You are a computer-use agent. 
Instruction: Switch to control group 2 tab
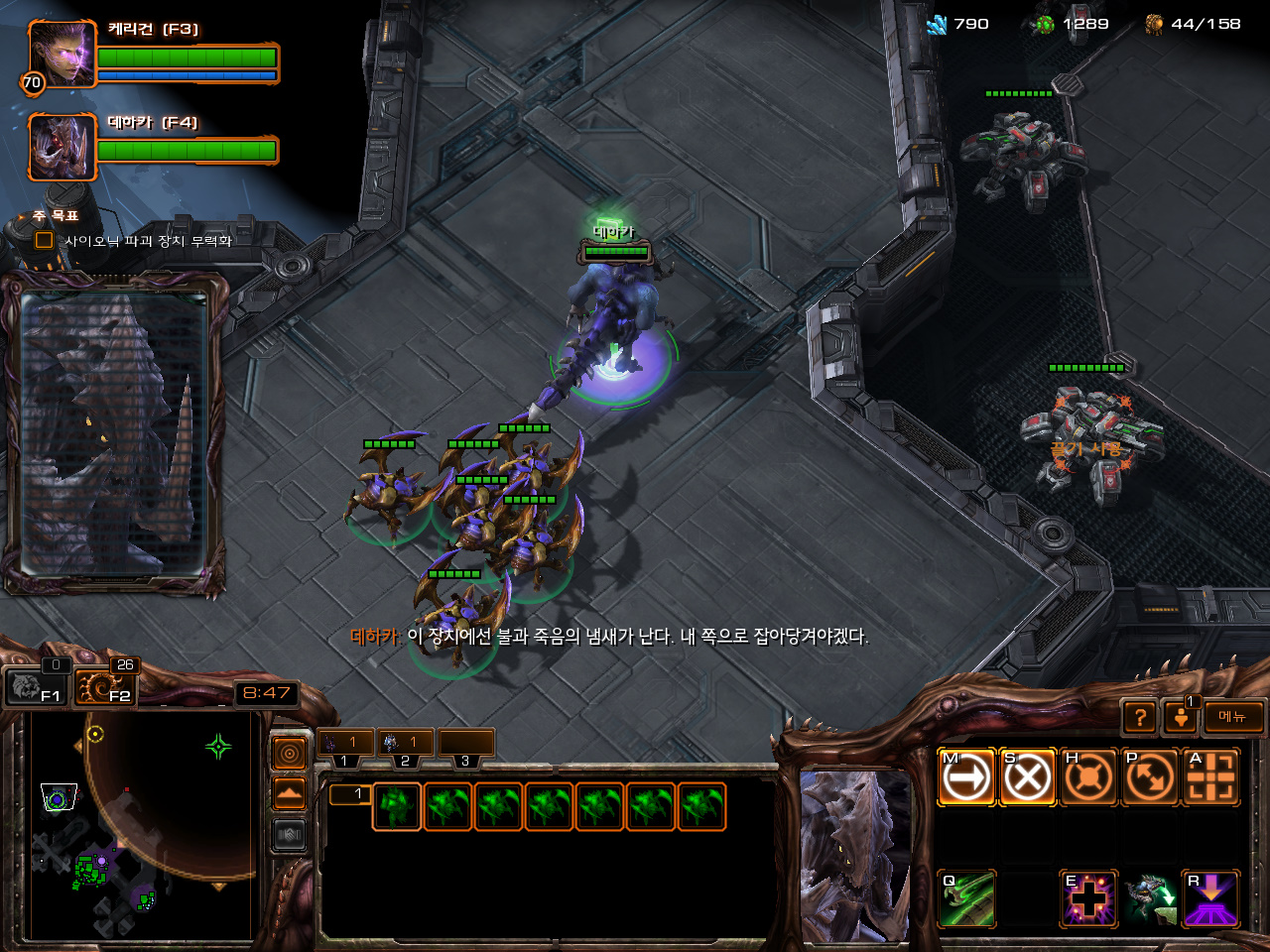coord(405,743)
